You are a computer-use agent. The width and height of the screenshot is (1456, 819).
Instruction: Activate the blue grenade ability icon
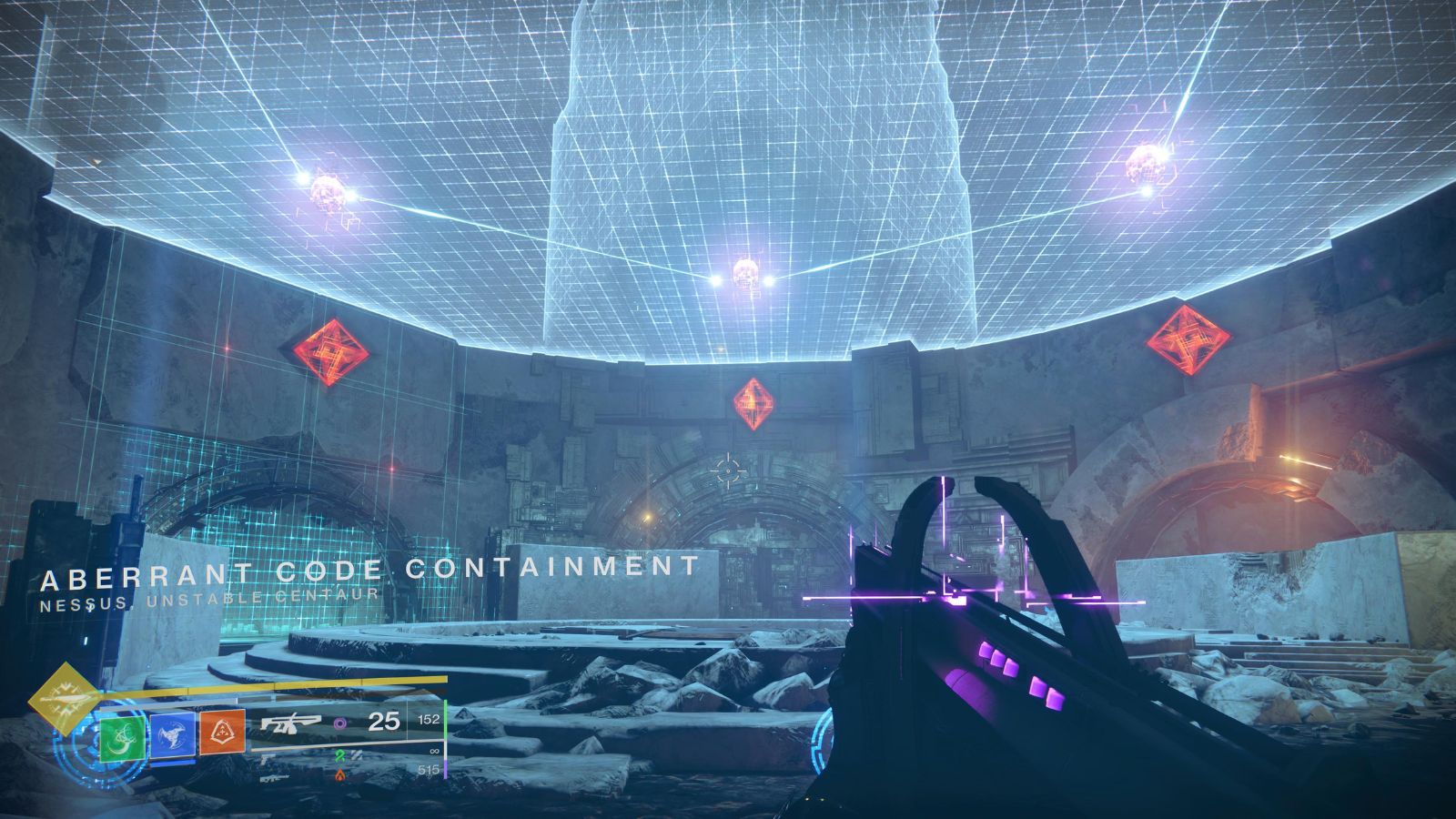tap(172, 735)
